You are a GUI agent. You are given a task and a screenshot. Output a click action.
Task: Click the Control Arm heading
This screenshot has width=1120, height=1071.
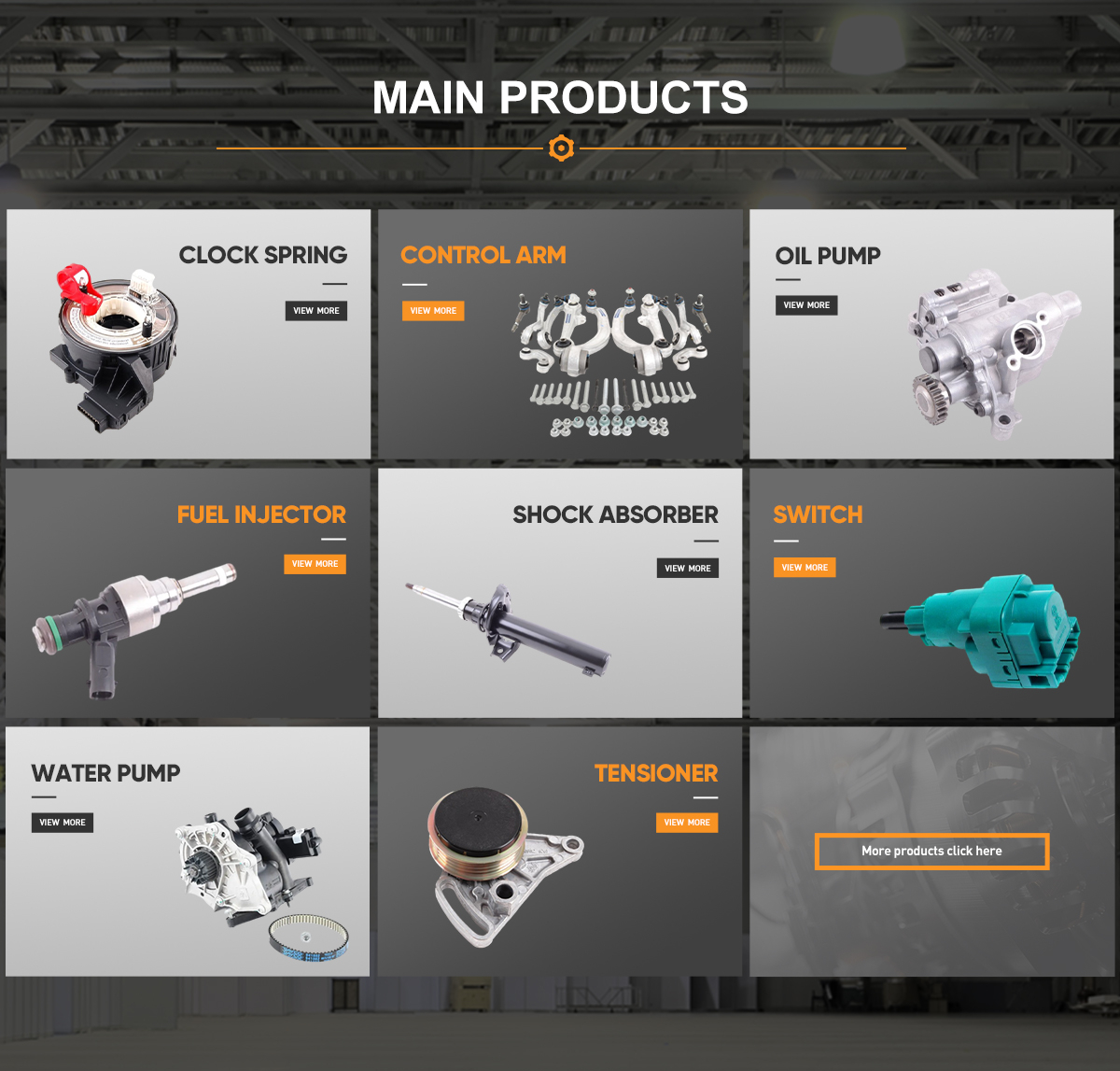tap(483, 255)
